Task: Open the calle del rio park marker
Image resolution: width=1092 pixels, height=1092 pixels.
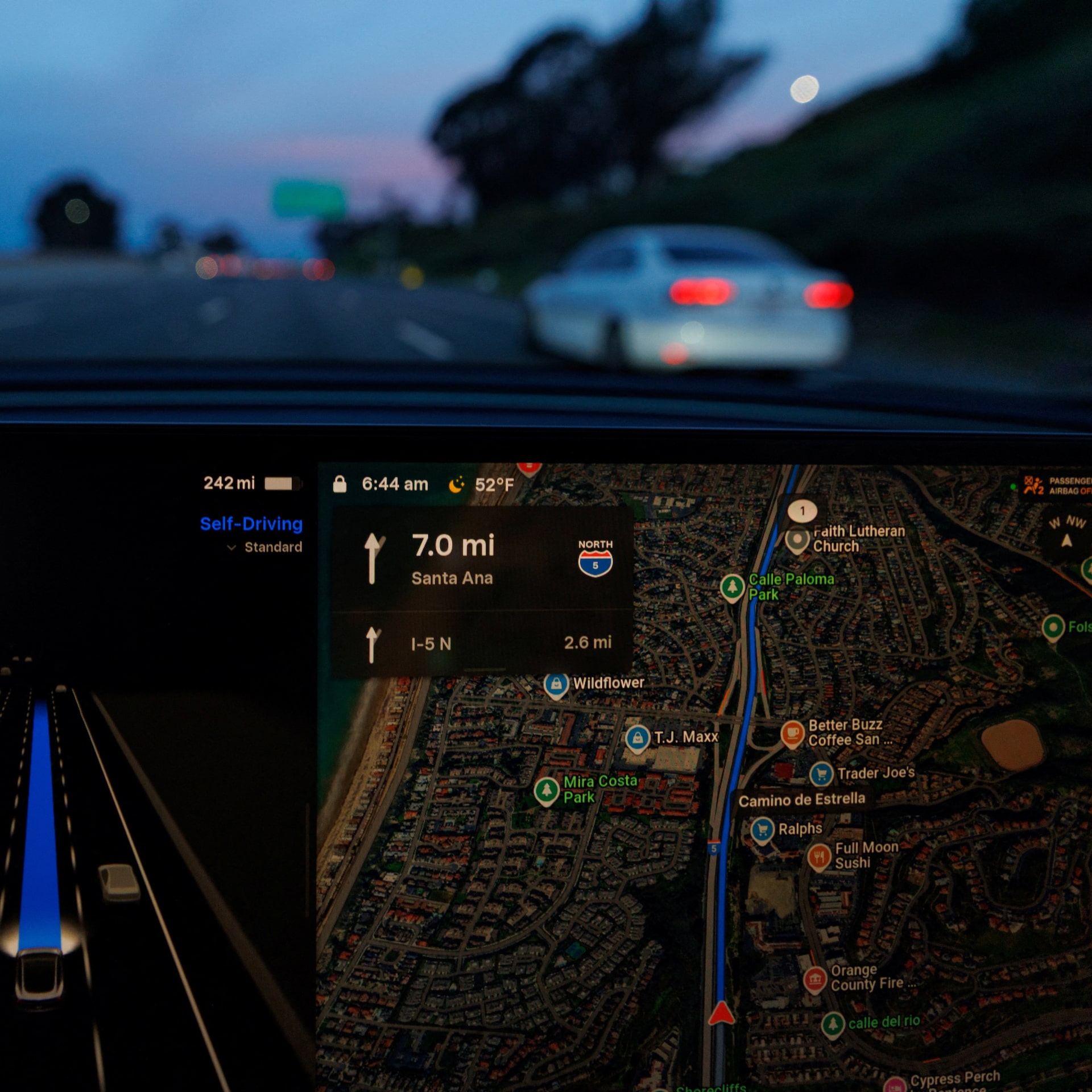Action: coord(833,1024)
